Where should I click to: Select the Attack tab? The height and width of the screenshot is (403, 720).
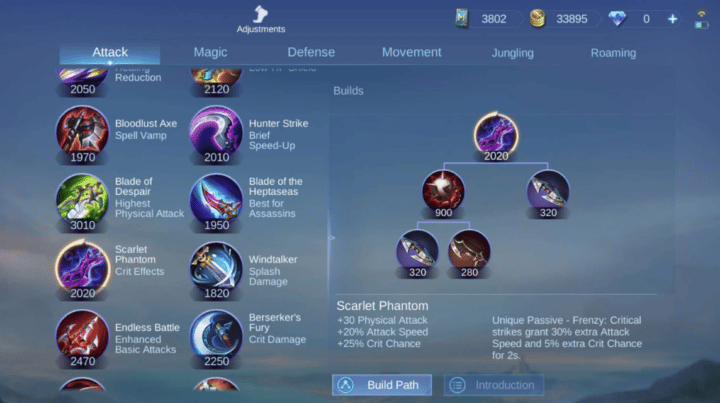click(110, 52)
